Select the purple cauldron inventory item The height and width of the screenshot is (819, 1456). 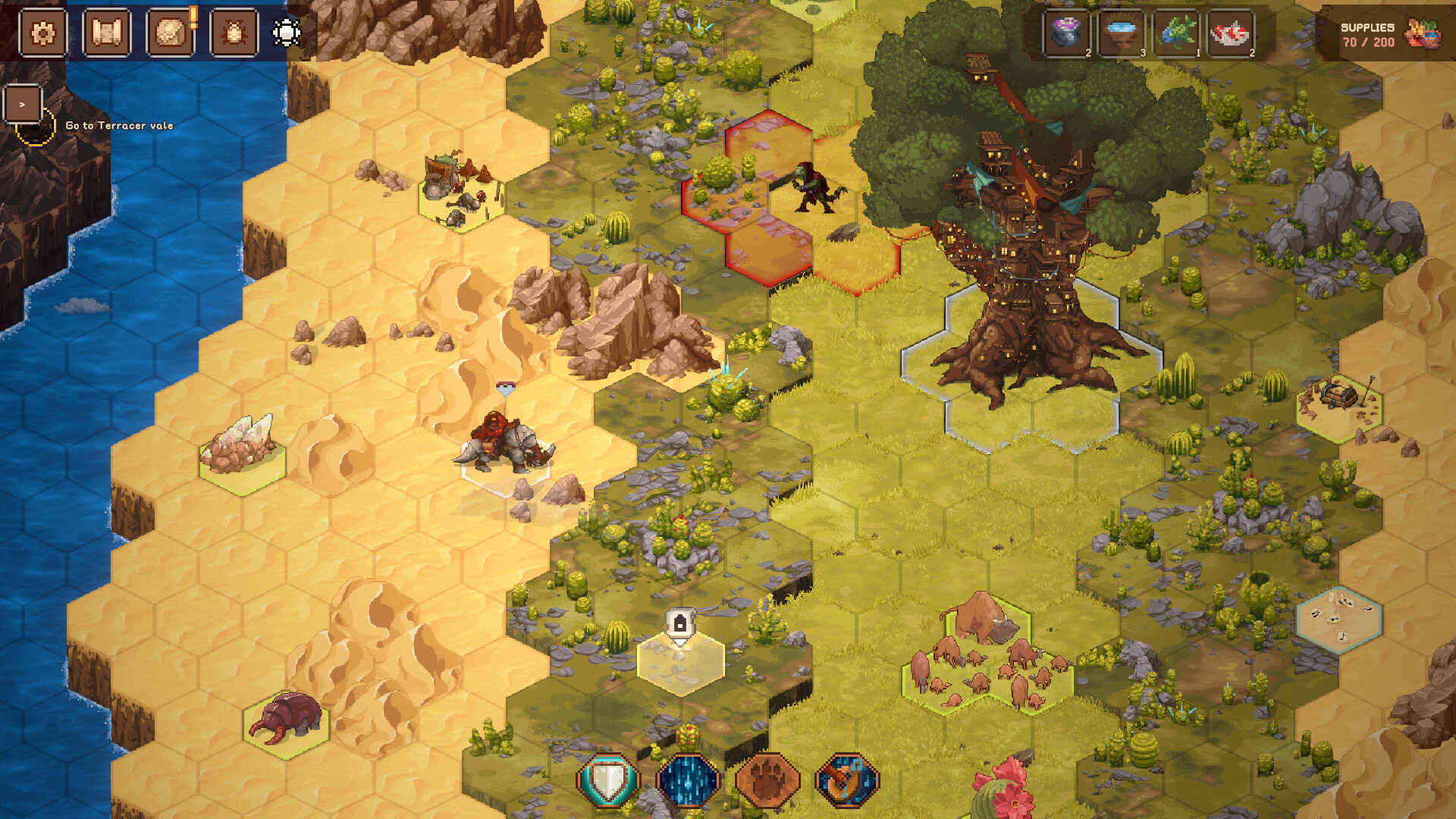coord(1068,33)
